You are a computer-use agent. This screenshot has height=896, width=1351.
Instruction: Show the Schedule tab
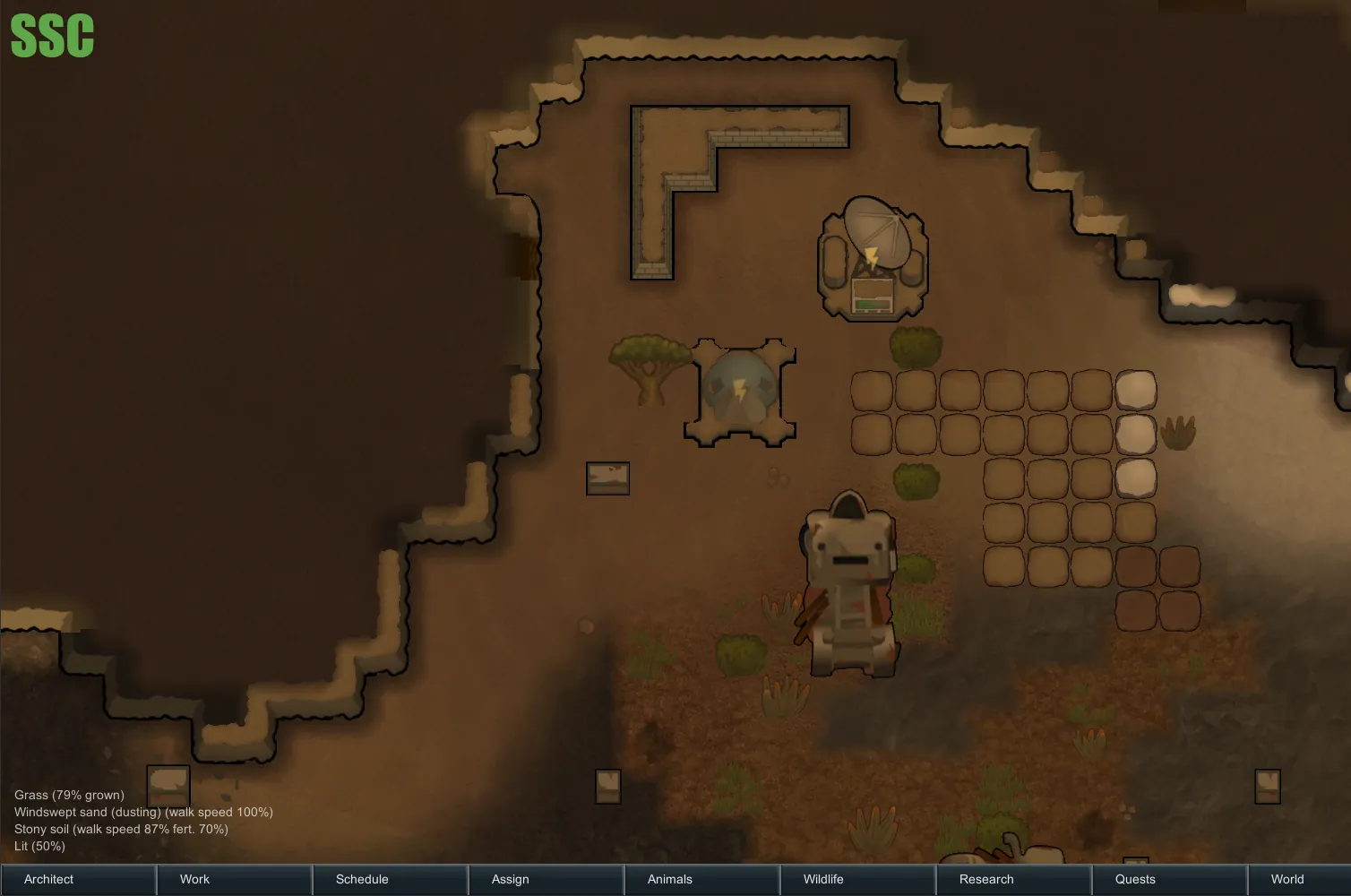pyautogui.click(x=390, y=880)
